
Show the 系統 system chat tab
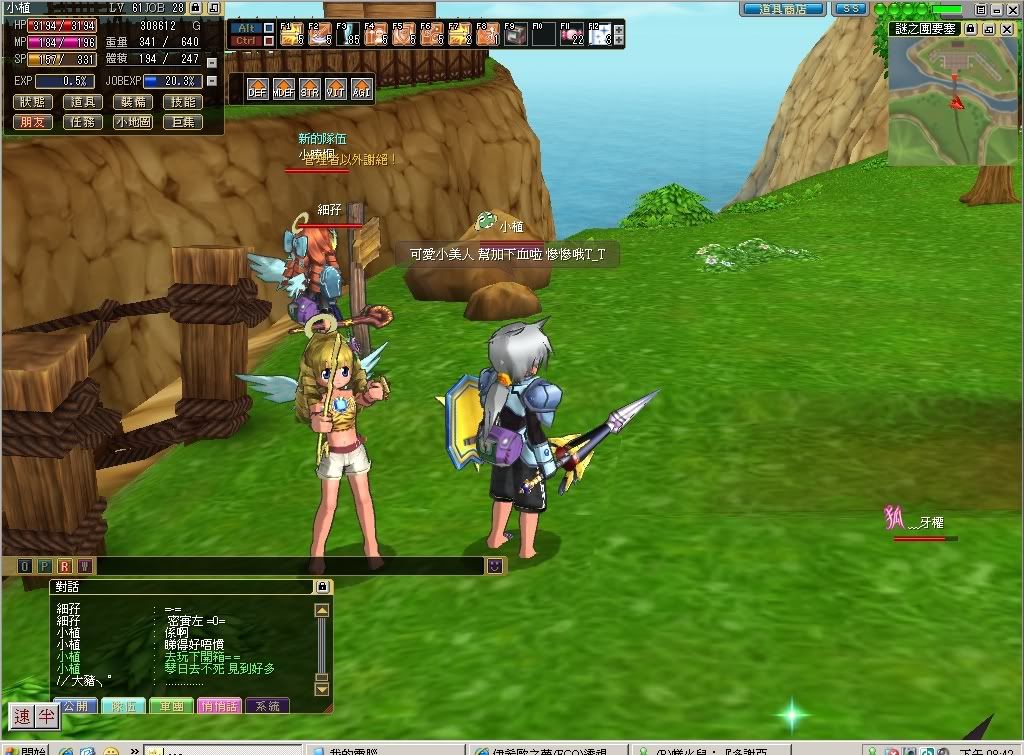[x=267, y=706]
